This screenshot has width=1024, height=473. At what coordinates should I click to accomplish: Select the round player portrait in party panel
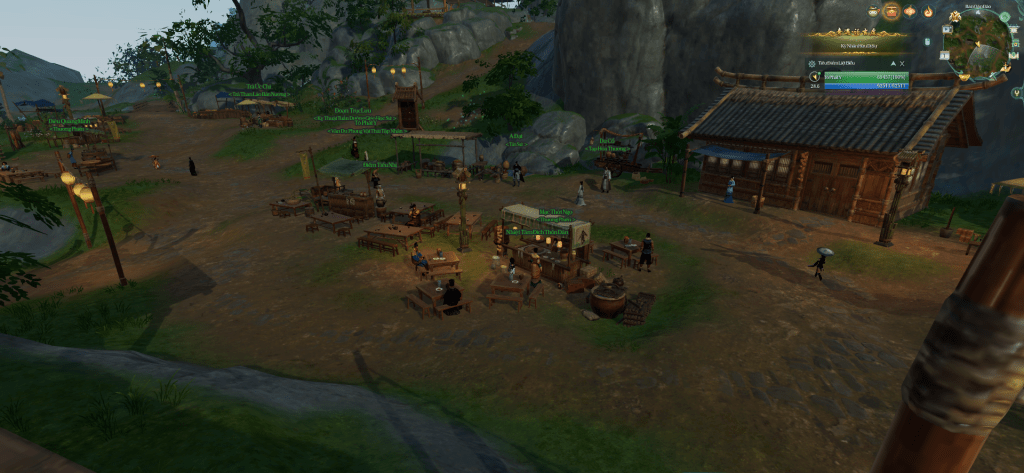coord(813,76)
